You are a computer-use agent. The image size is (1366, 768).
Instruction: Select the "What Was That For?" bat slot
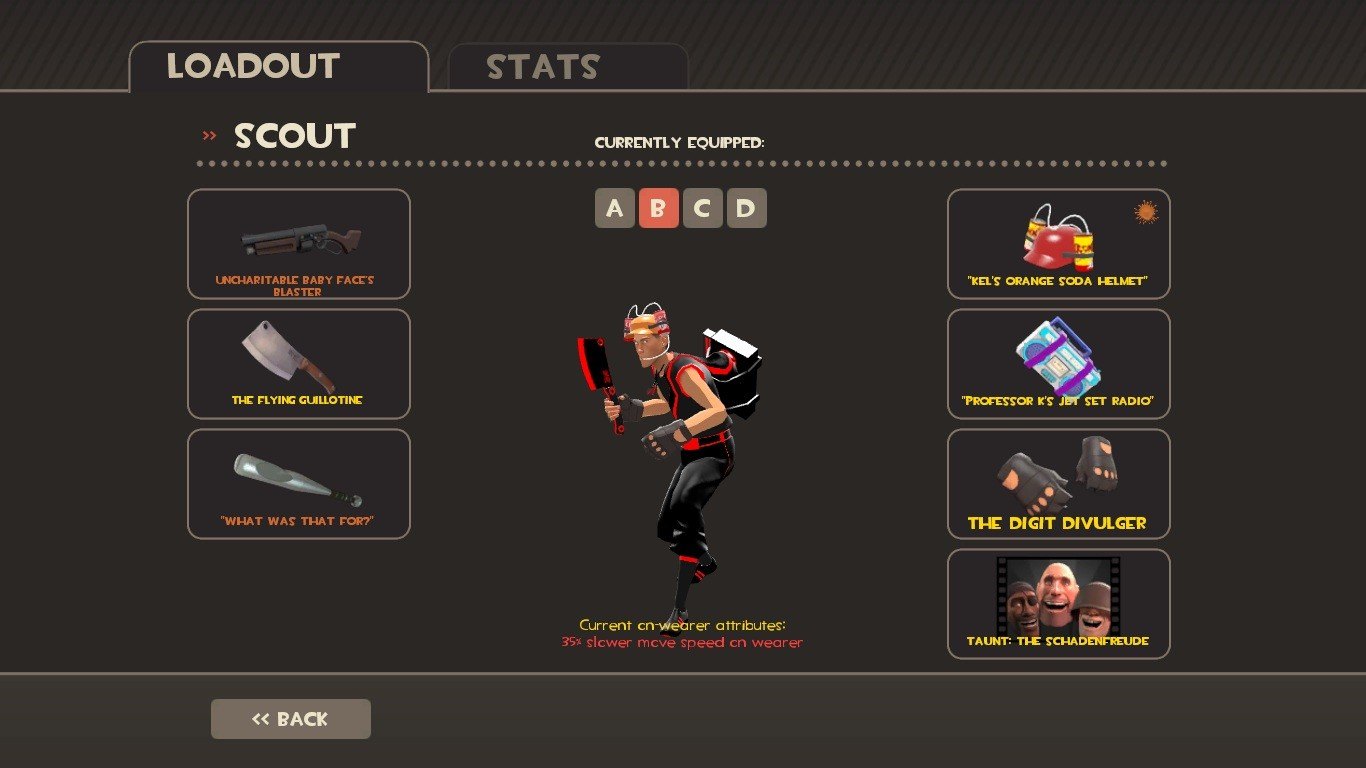(x=299, y=484)
